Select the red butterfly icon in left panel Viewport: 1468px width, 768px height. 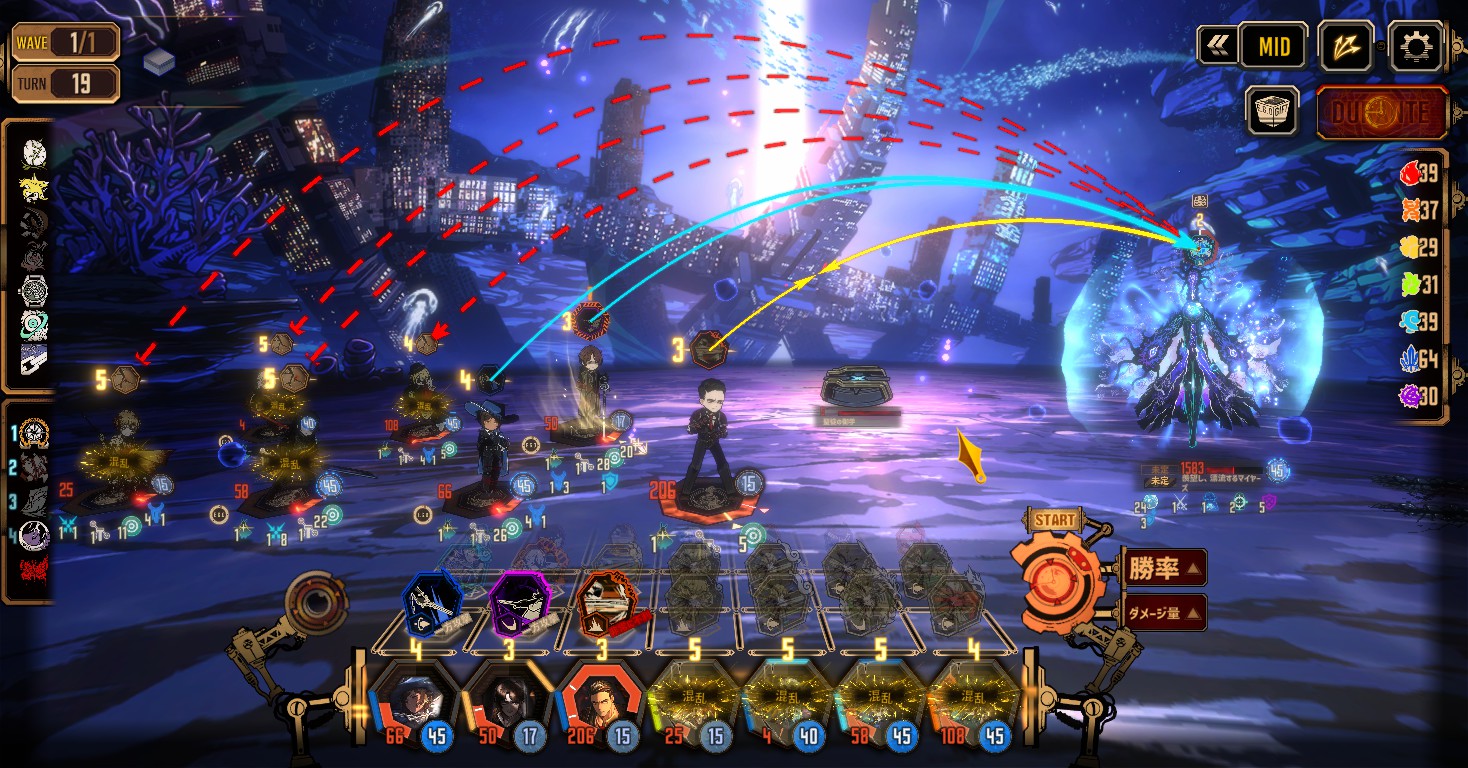coord(34,573)
